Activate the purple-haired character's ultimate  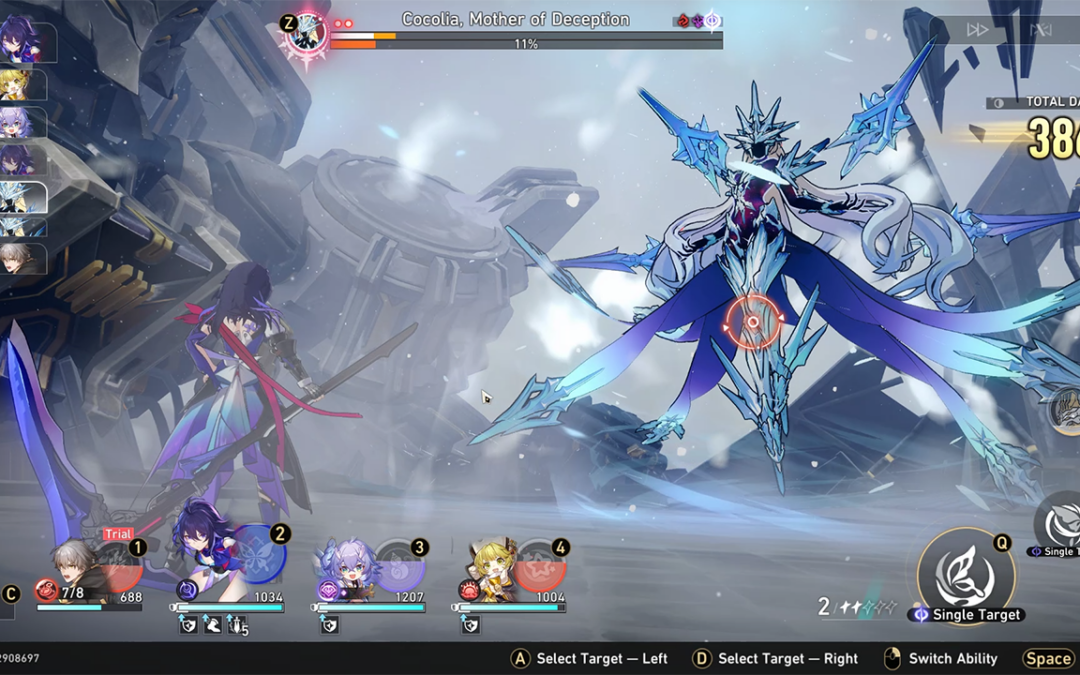pyautogui.click(x=400, y=566)
